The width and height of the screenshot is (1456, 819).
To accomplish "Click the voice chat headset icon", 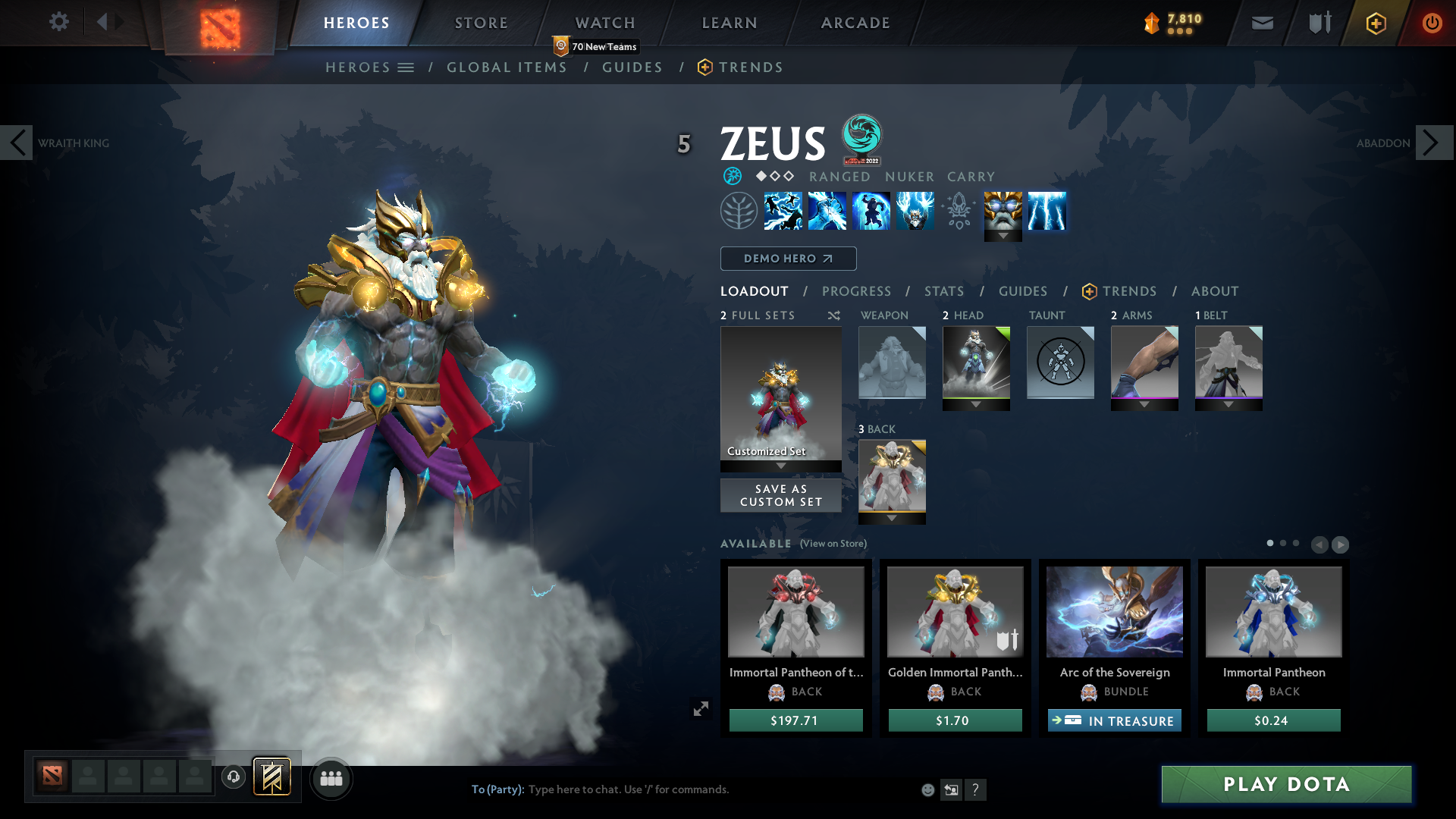I will pyautogui.click(x=233, y=777).
